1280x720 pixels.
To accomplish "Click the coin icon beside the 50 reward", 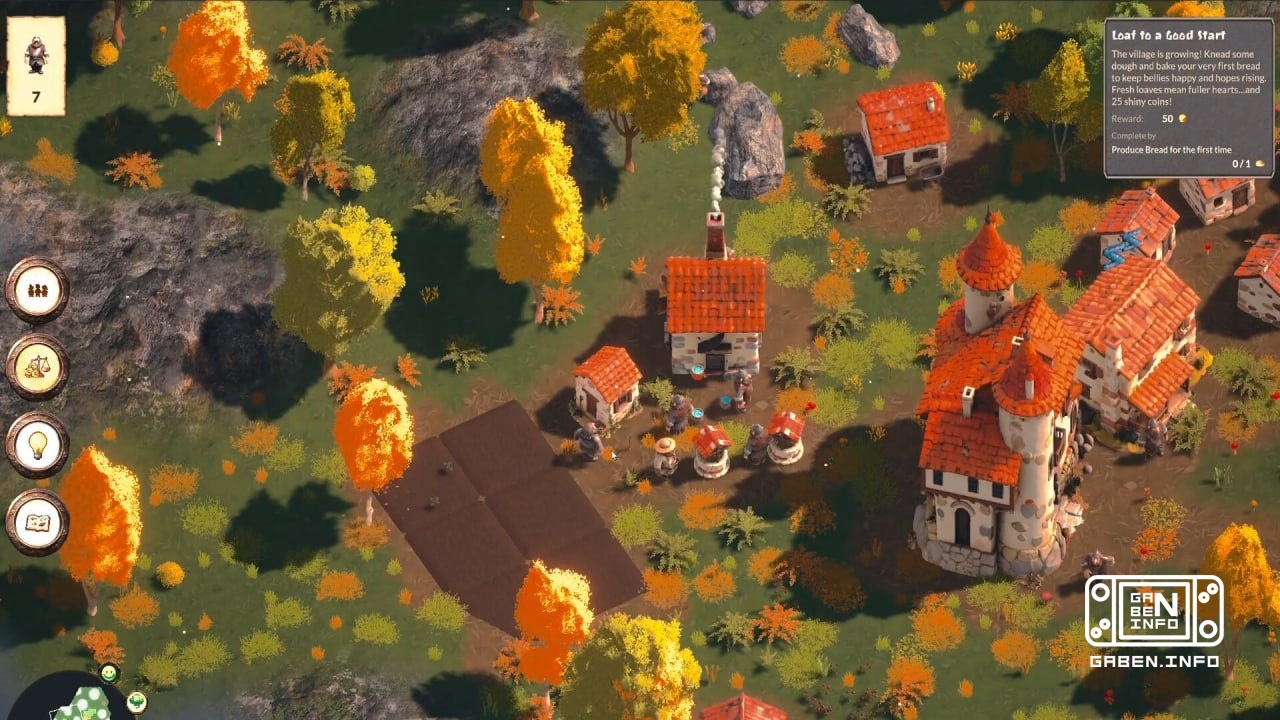I will click(1183, 118).
